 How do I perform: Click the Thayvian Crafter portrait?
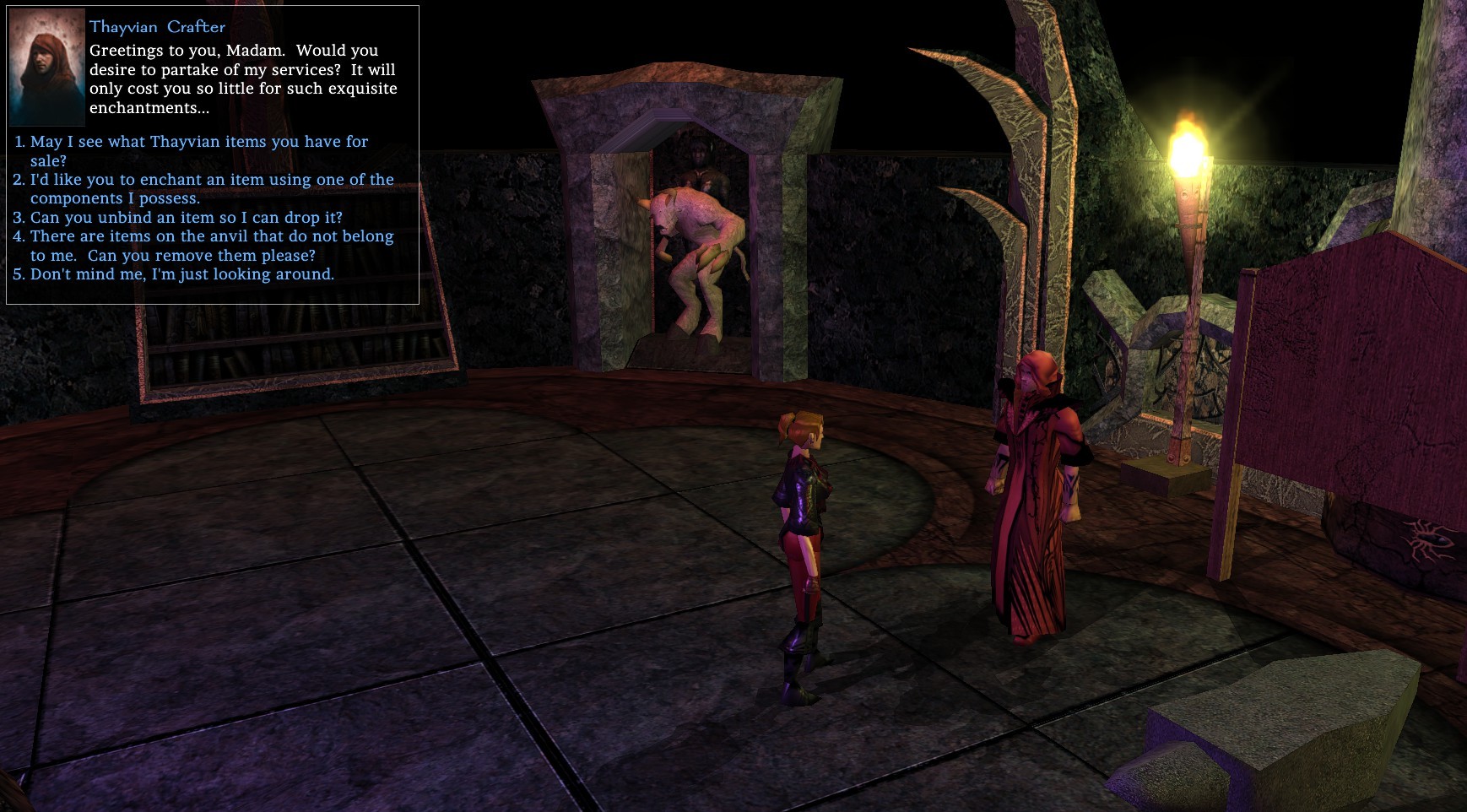pyautogui.click(x=47, y=68)
